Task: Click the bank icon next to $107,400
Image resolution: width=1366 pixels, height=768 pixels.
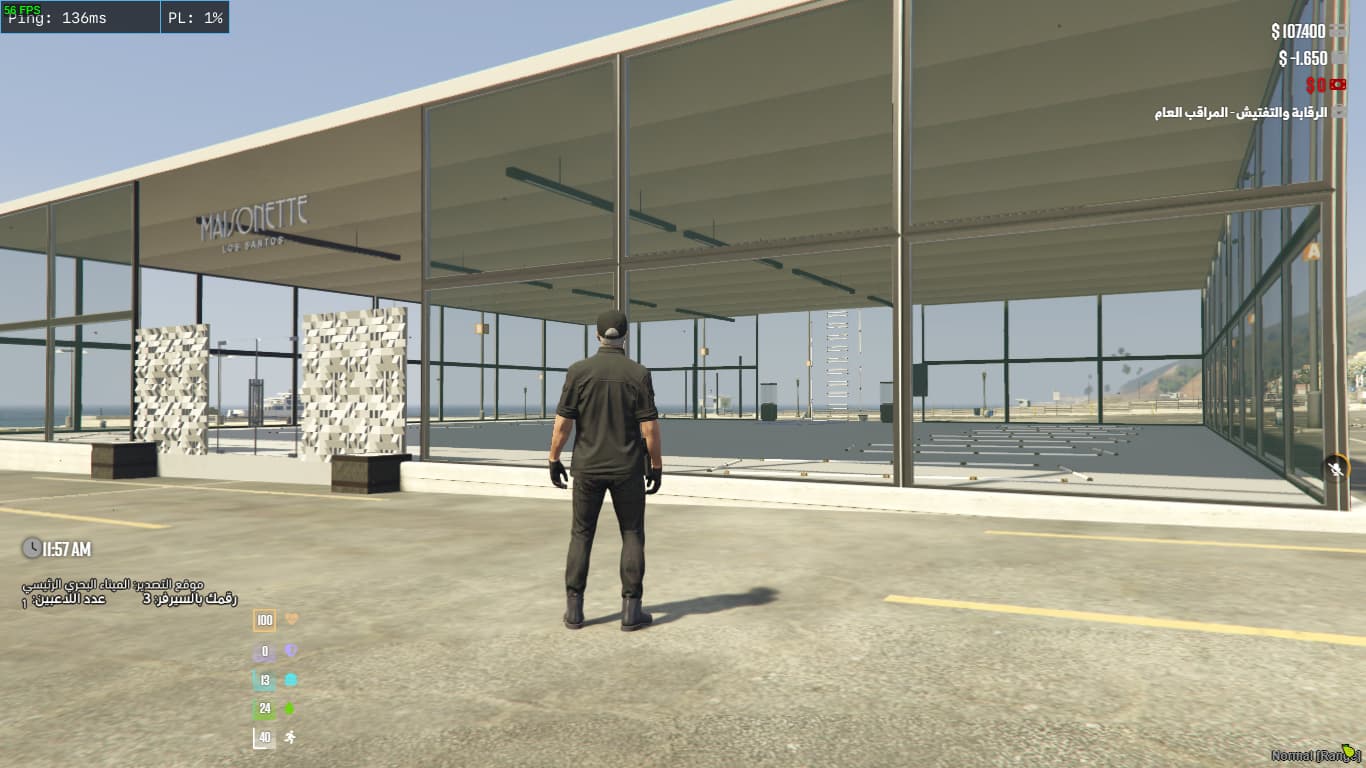Action: point(1338,31)
